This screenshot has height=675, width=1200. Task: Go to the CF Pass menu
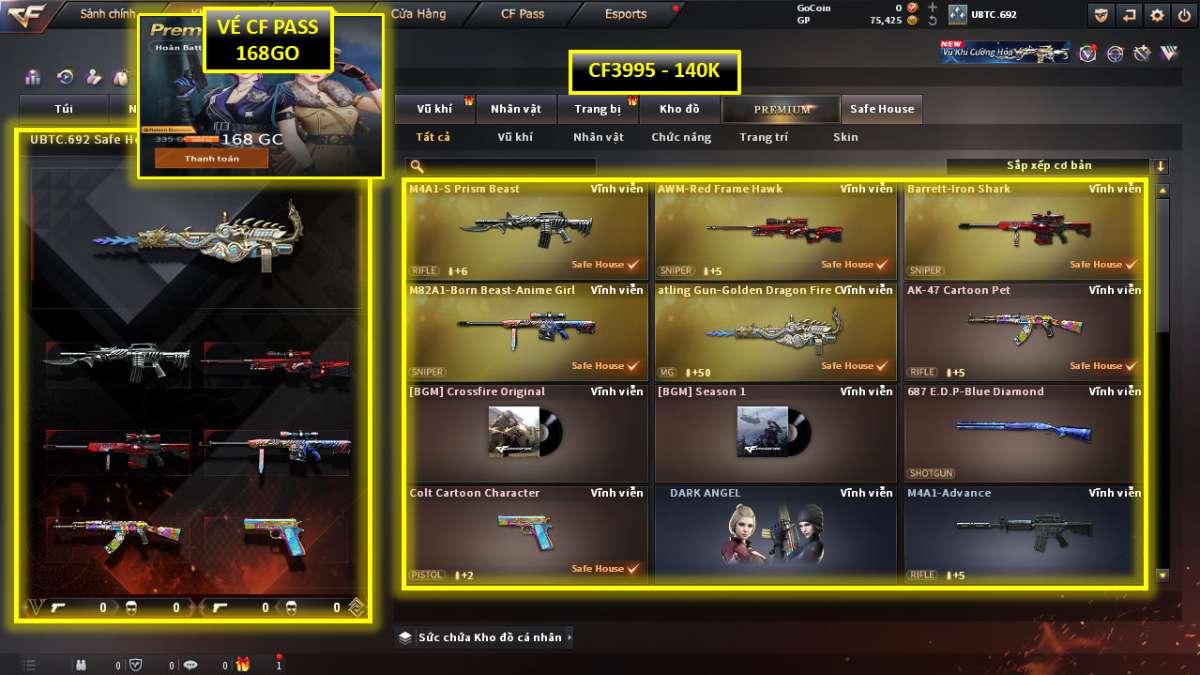pos(522,14)
